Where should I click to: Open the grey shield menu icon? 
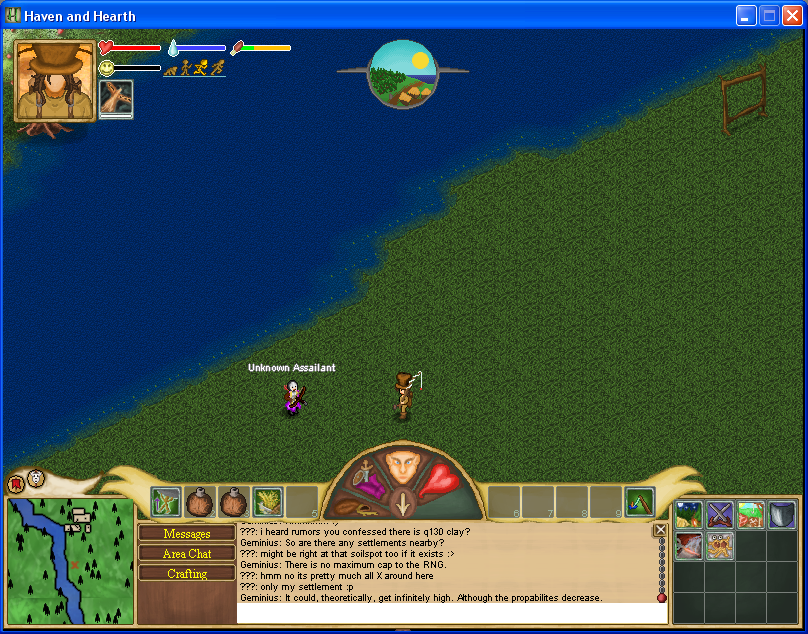pyautogui.click(x=782, y=515)
